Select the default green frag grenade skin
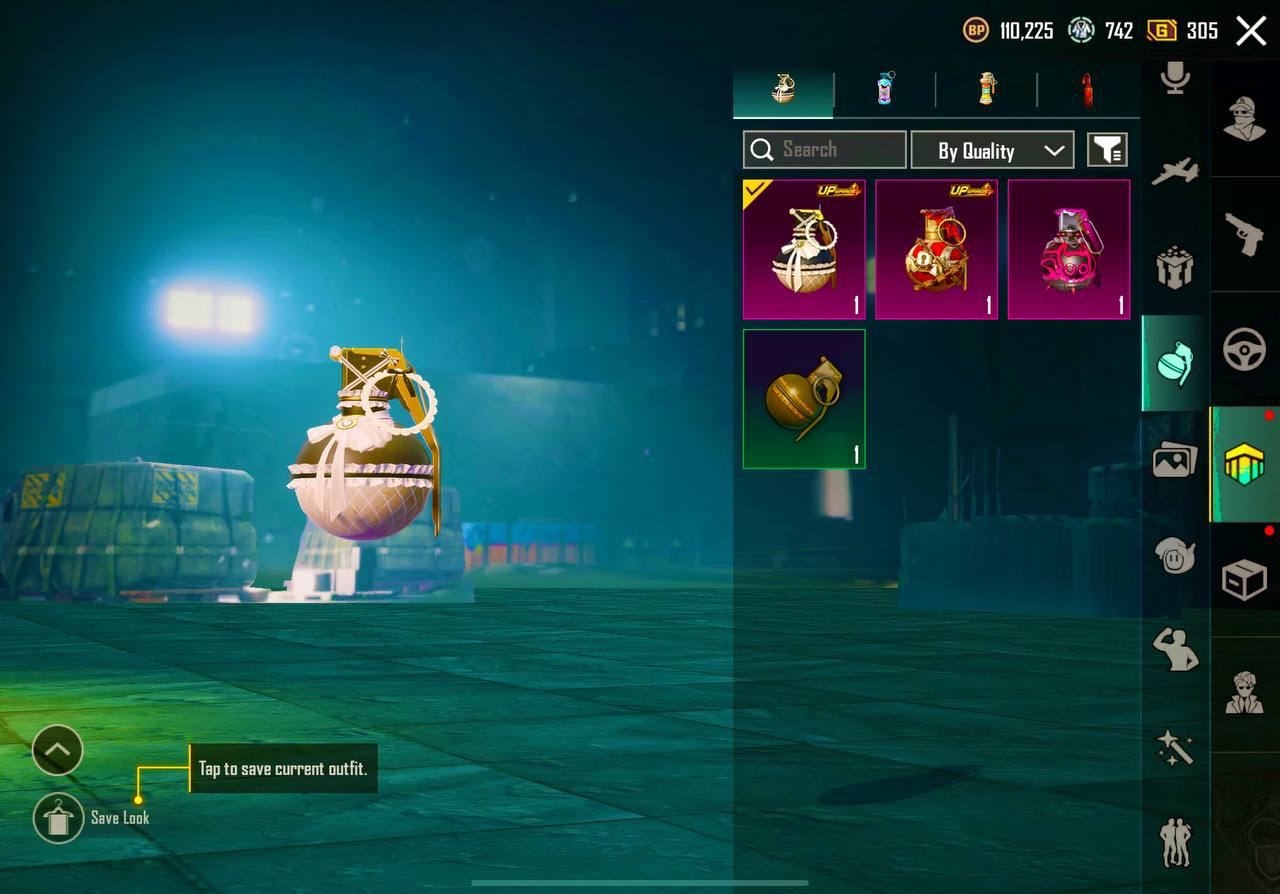 804,398
